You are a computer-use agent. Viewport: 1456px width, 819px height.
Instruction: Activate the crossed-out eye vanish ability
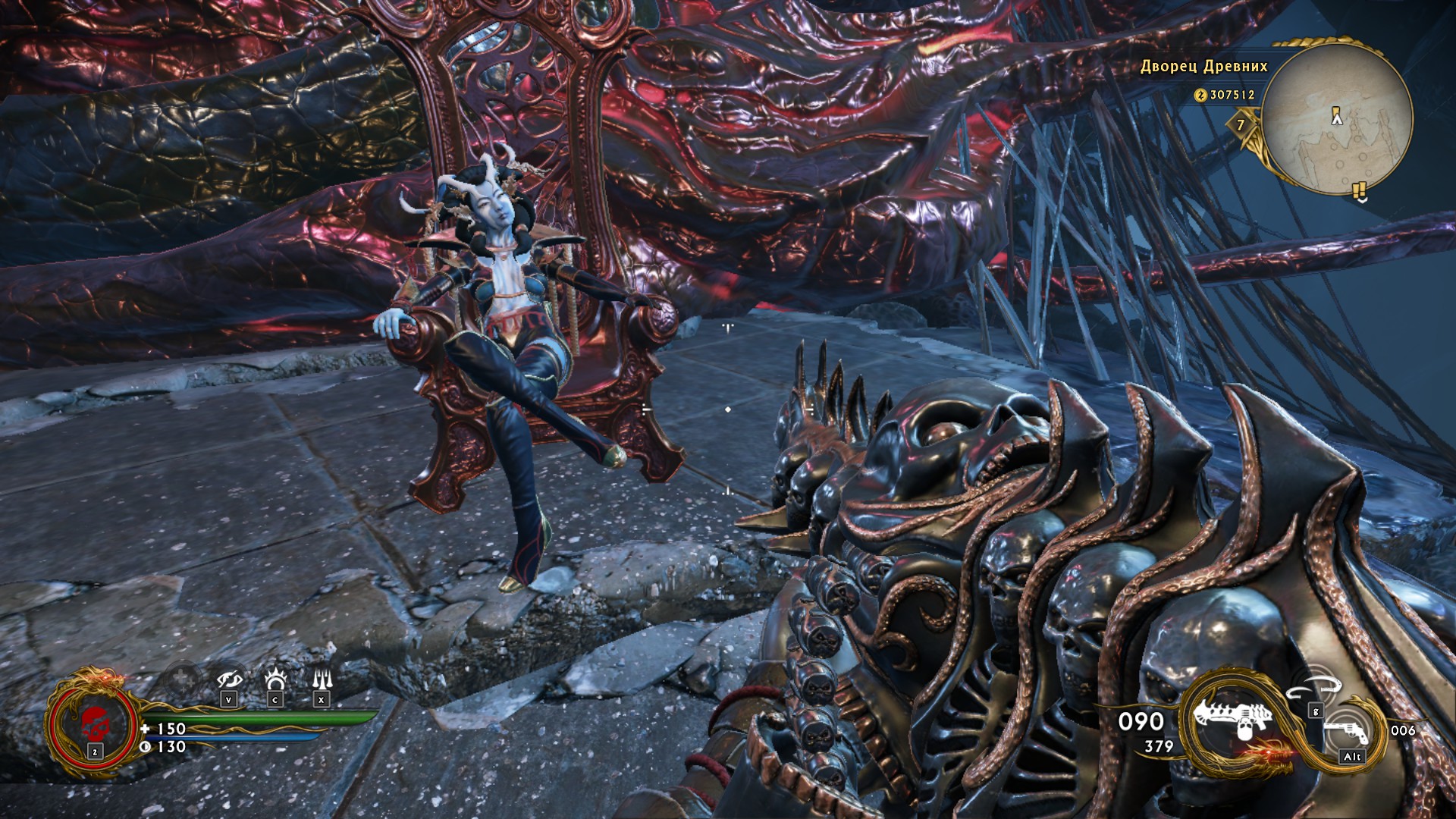point(229,679)
